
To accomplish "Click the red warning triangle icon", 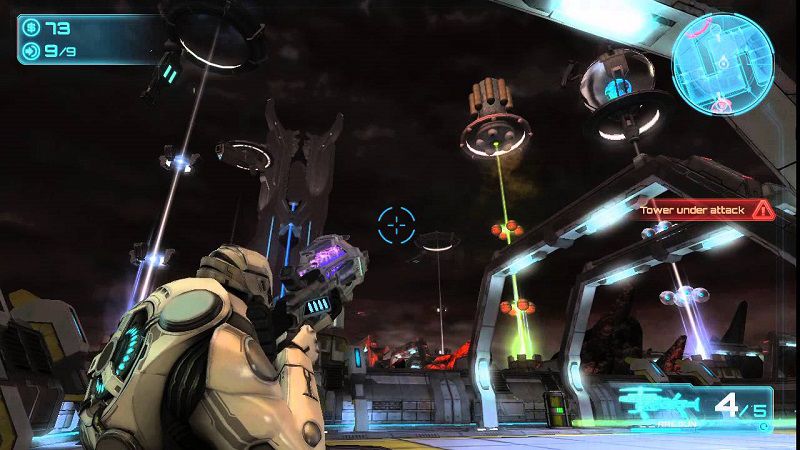I will (x=762, y=209).
